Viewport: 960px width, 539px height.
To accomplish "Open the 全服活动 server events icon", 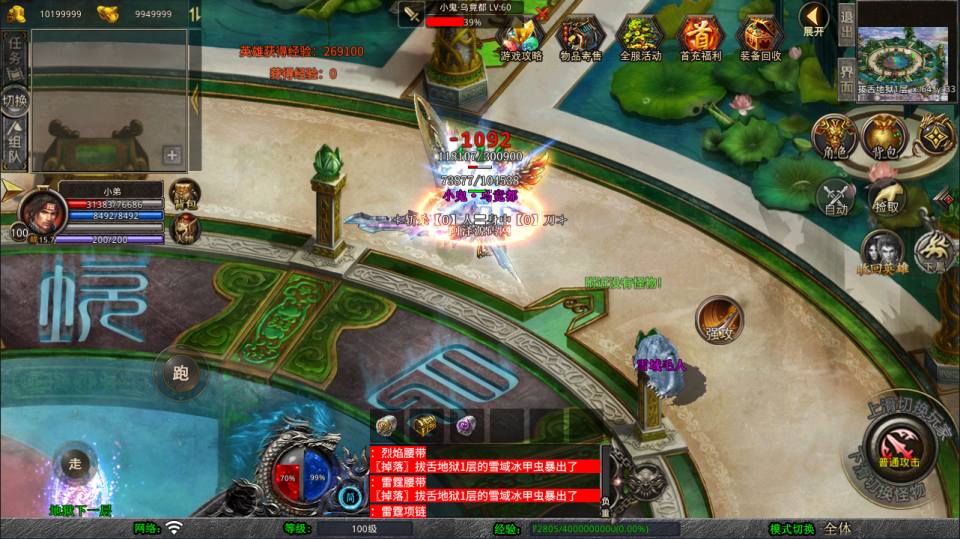I will [640, 36].
